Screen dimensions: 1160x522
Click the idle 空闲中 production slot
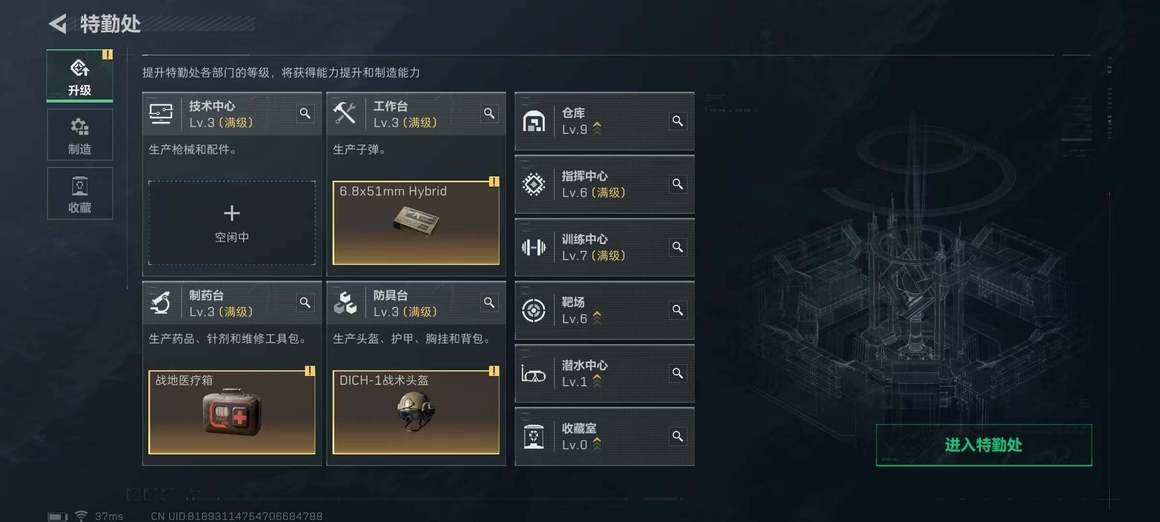coord(231,223)
